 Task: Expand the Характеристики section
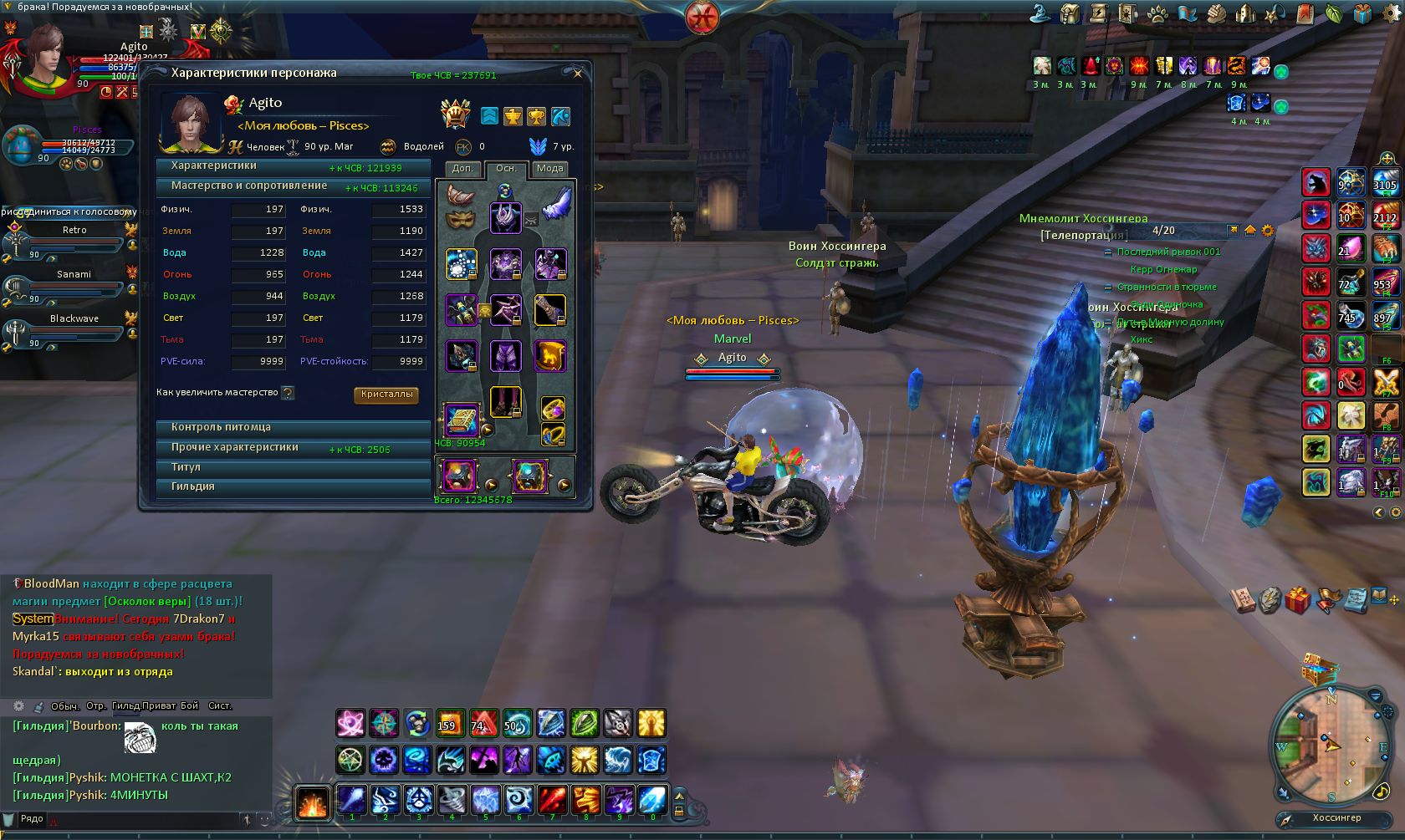click(293, 166)
